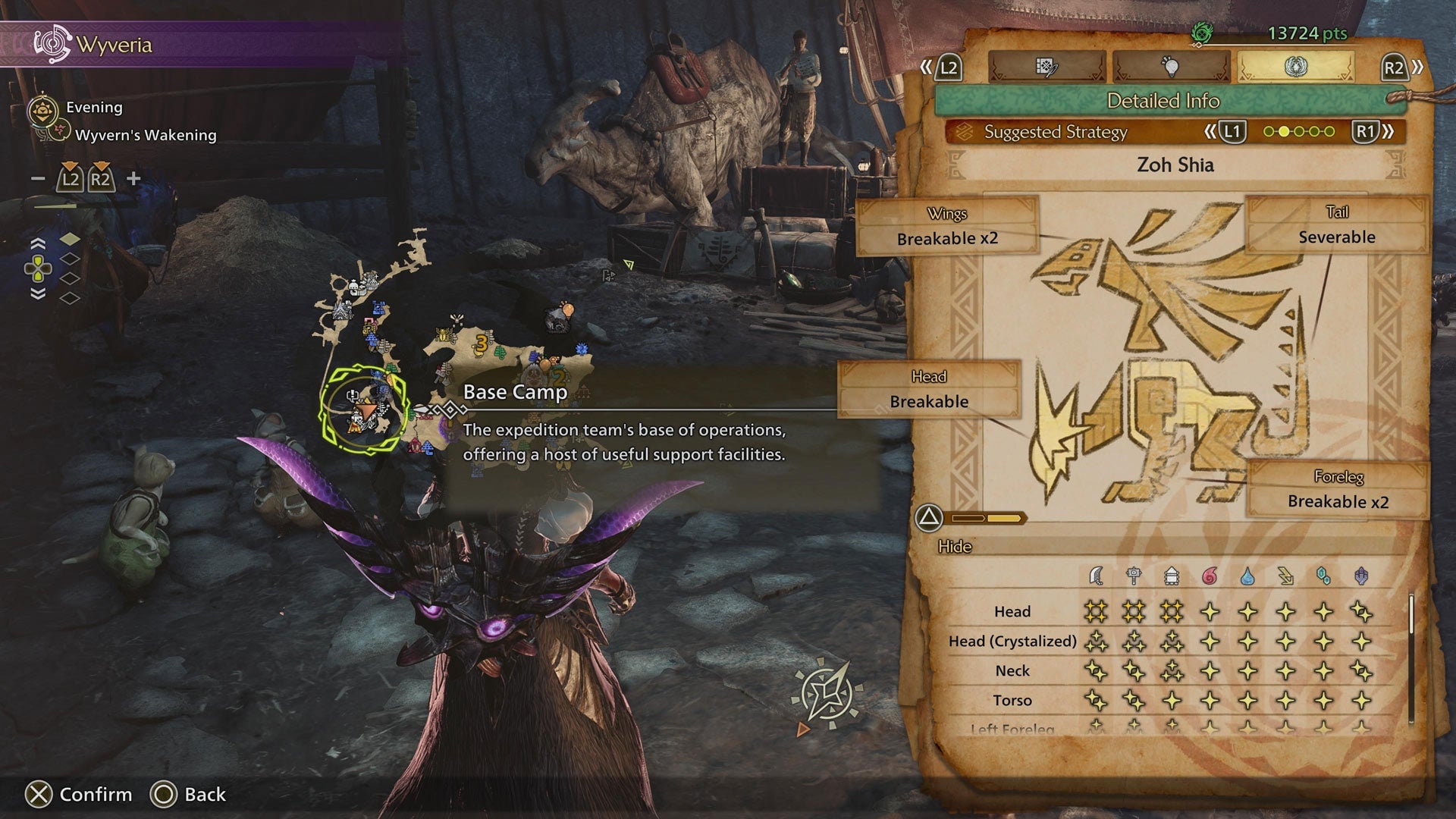This screenshot has height=819, width=1456.
Task: Select the water weakness element icon
Action: click(x=1248, y=575)
